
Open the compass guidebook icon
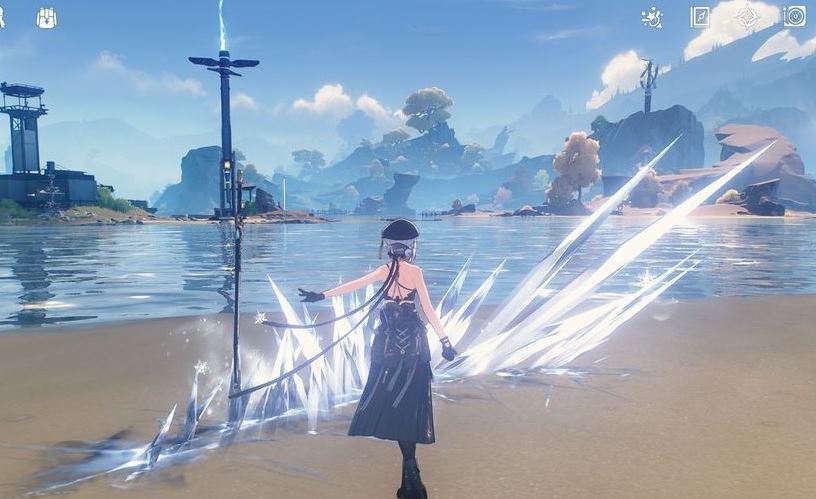[x=700, y=17]
